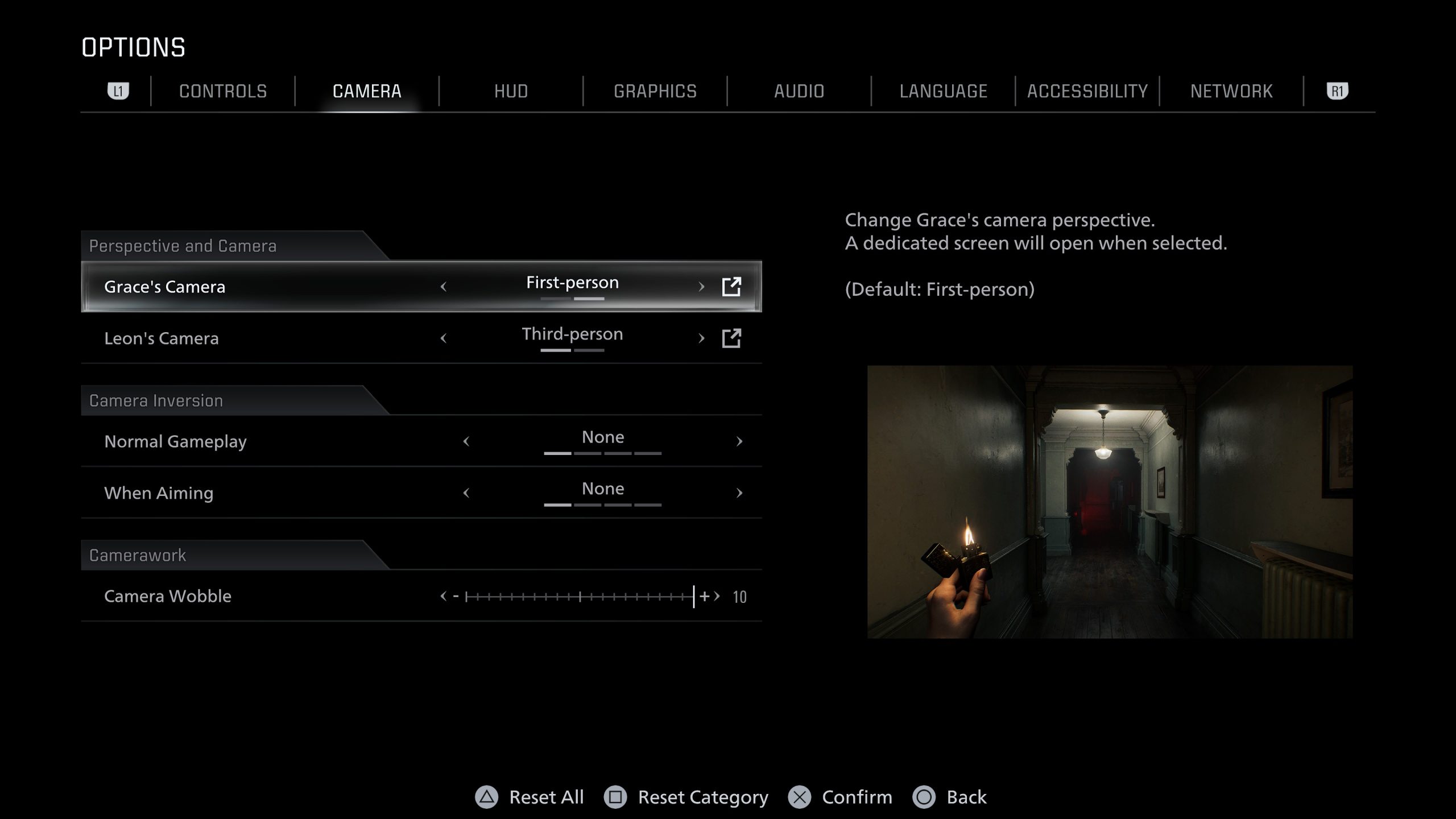Viewport: 1456px width, 819px height.
Task: Click the left arrow on Leon's Camera setting
Action: 443,339
